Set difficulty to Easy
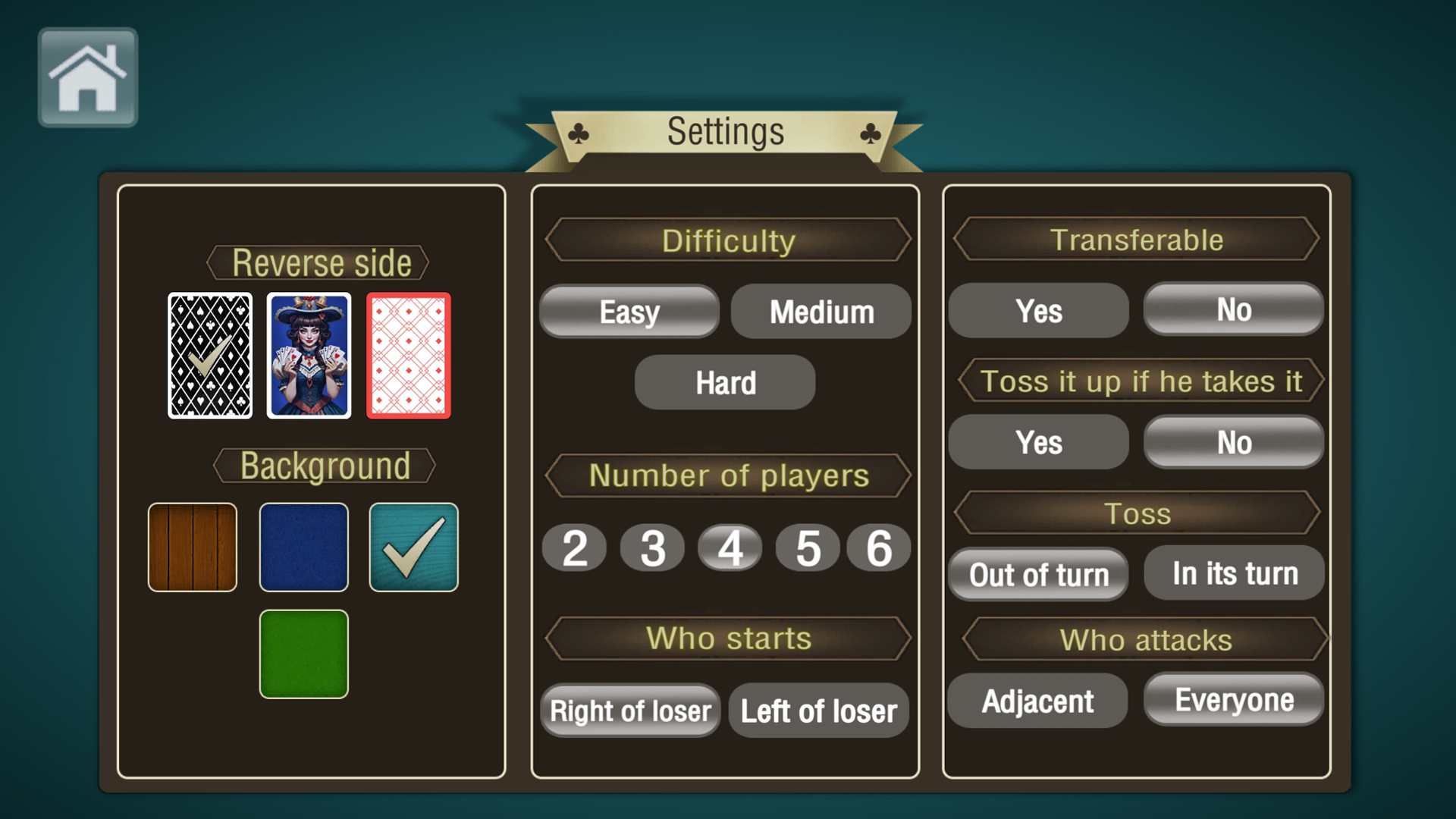Image resolution: width=1456 pixels, height=819 pixels. [628, 311]
